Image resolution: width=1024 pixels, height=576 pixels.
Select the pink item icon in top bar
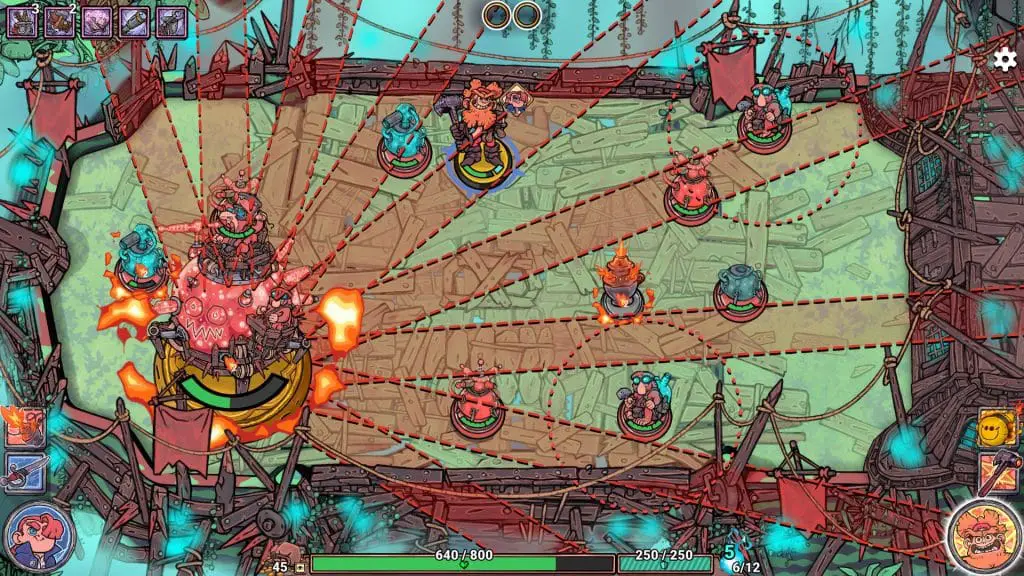(97, 21)
